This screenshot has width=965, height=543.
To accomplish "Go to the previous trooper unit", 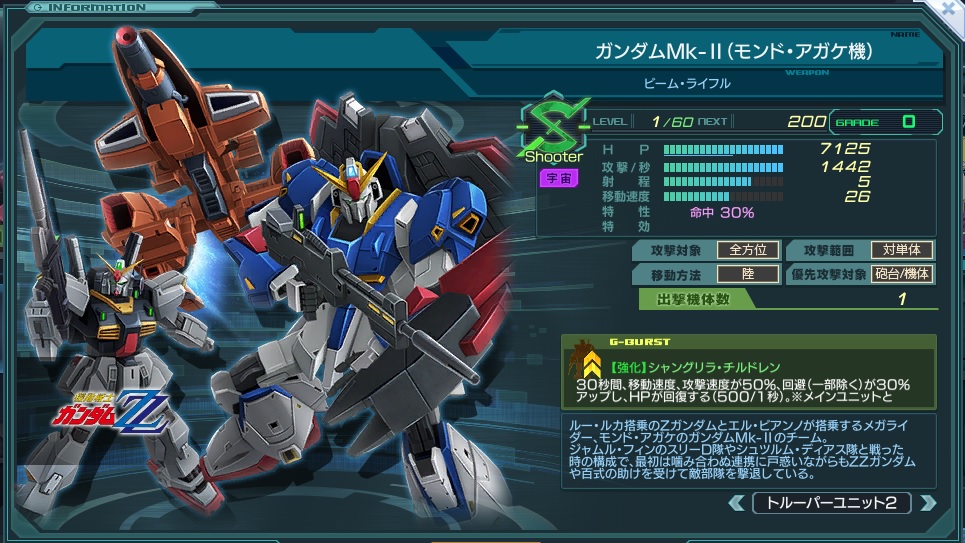I will pos(736,503).
